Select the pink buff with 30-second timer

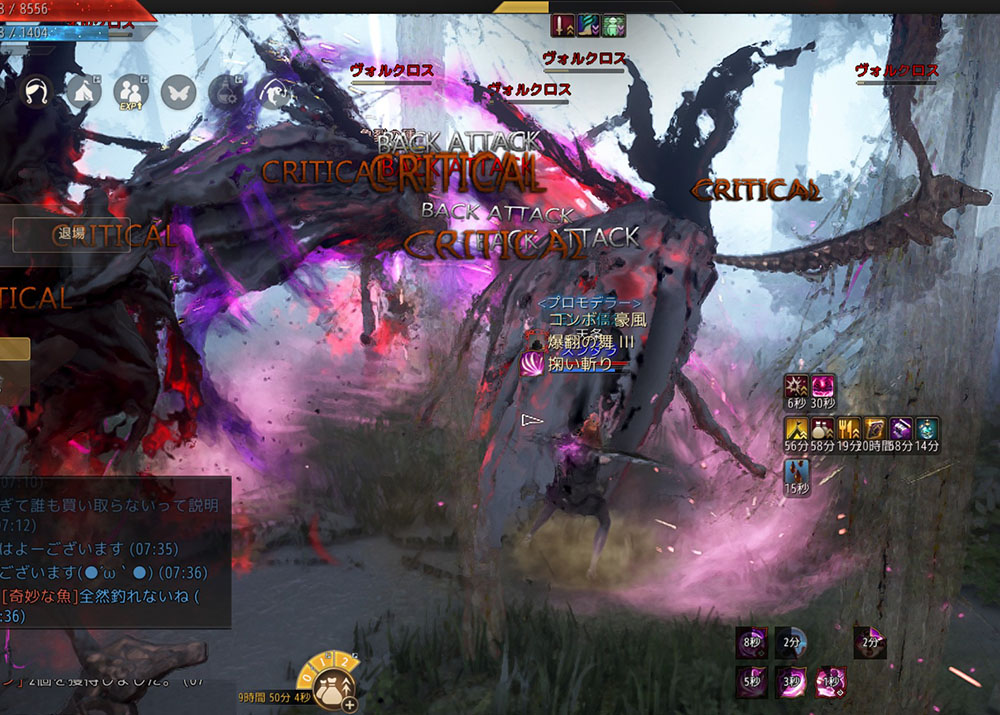click(823, 386)
